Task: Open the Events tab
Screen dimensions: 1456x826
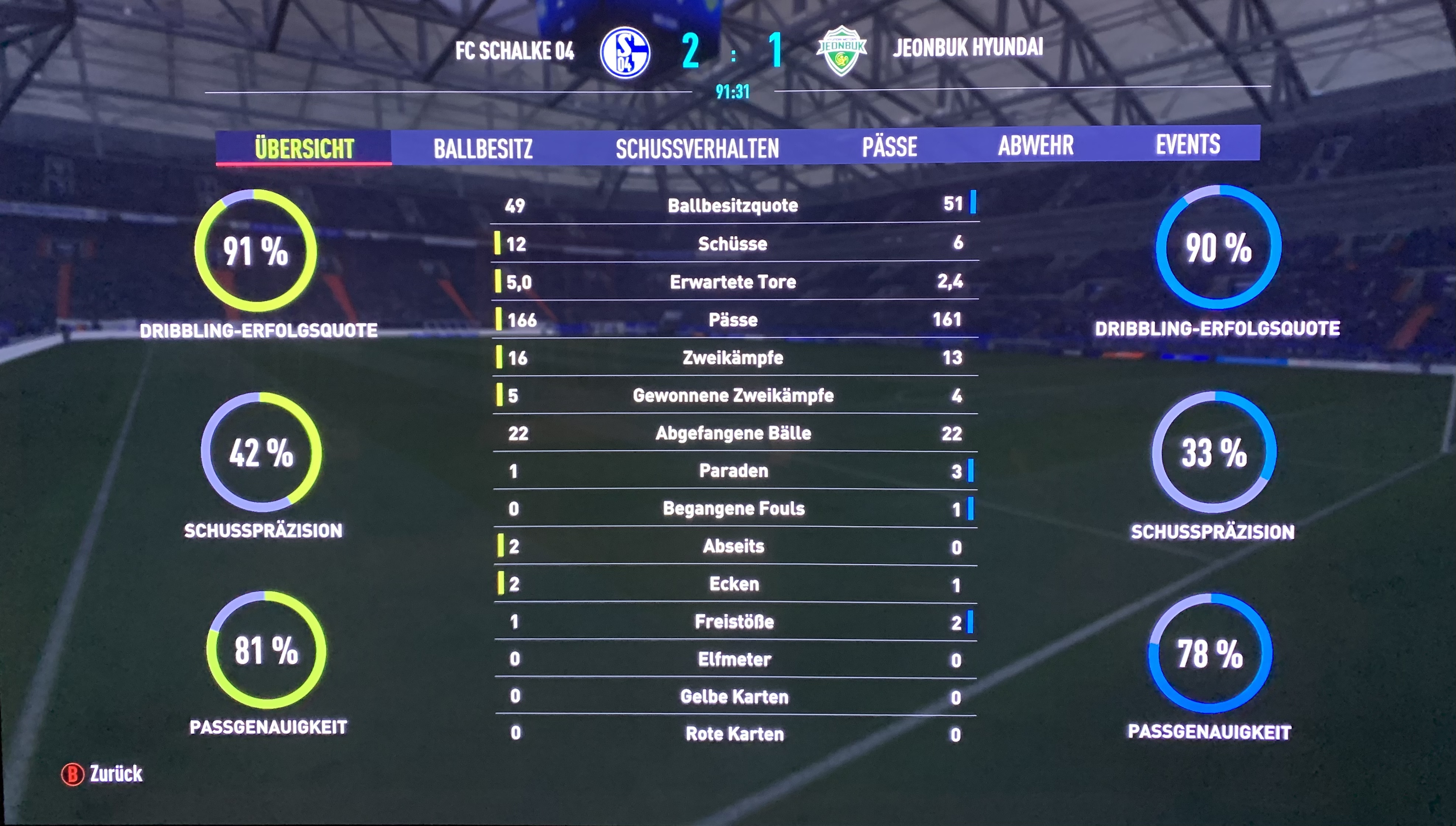Action: click(1188, 144)
